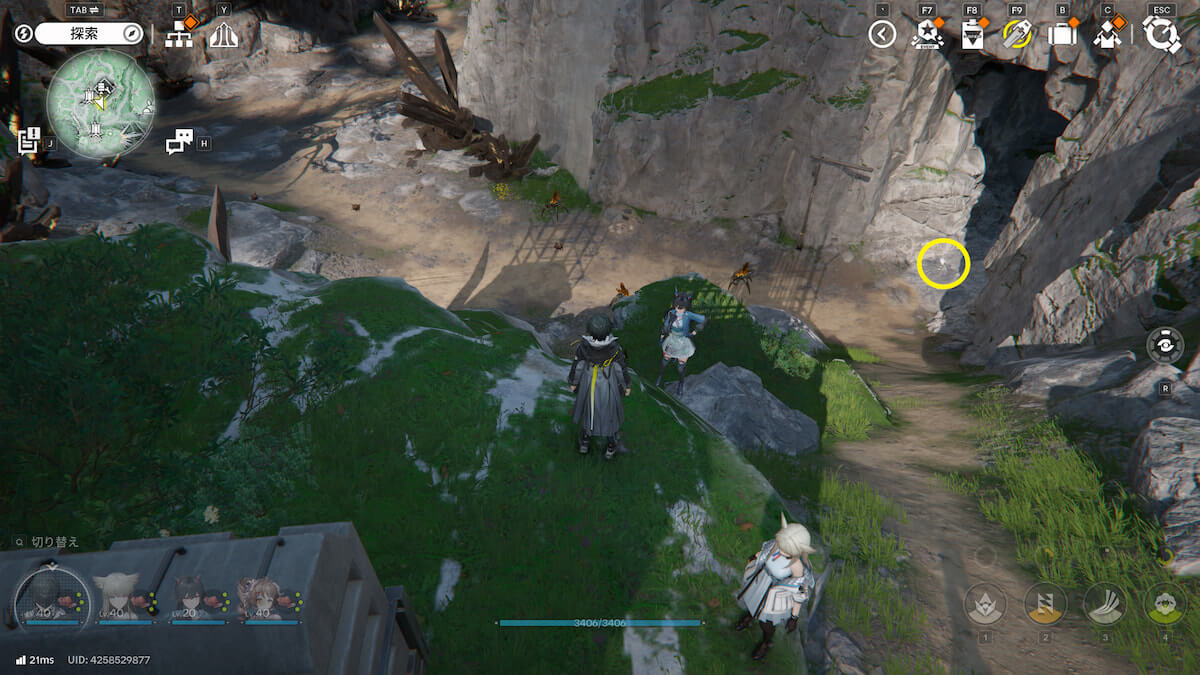Open the circular minimap
The width and height of the screenshot is (1200, 675).
tap(100, 104)
